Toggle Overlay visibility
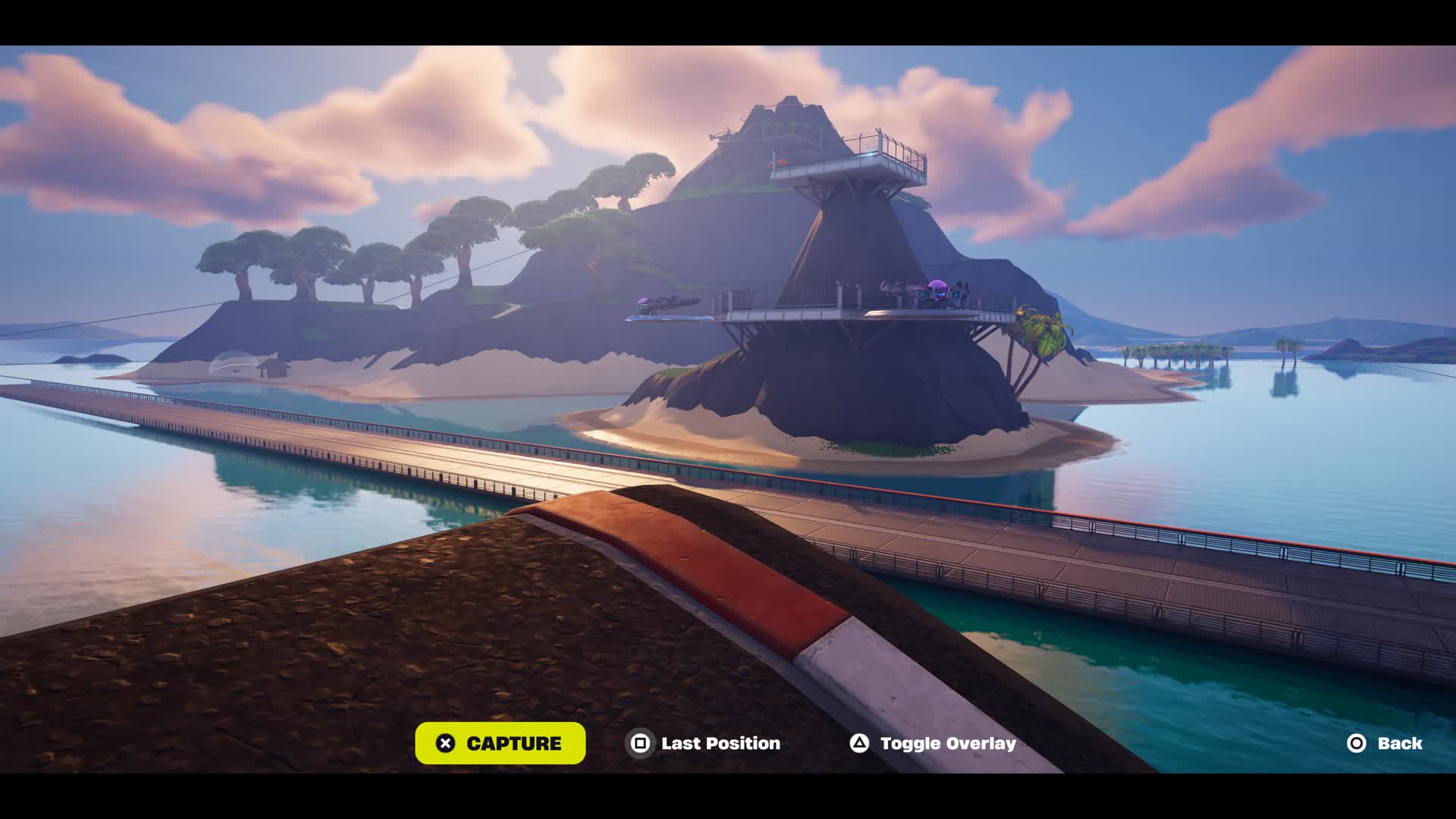This screenshot has width=1456, height=819. [x=933, y=743]
